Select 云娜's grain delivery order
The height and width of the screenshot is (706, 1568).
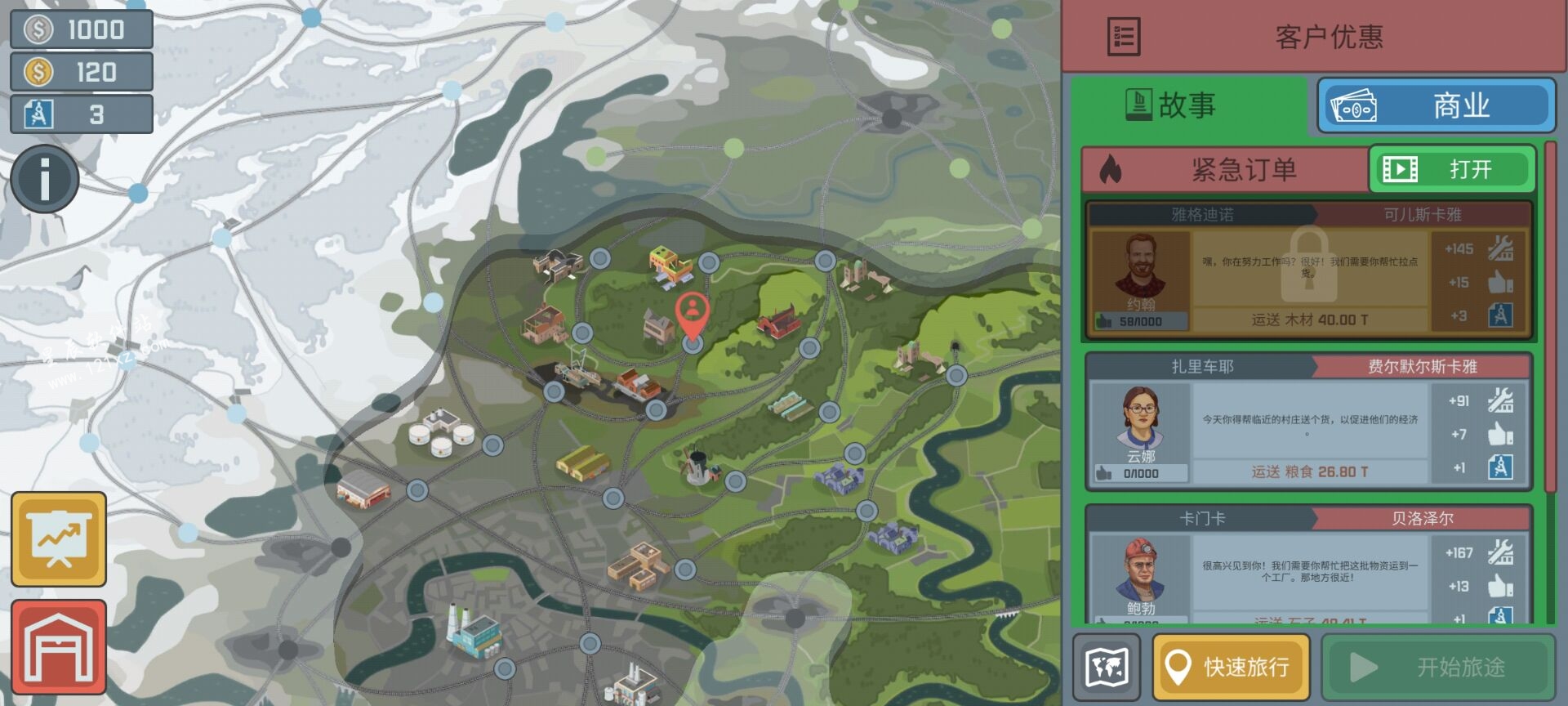(x=1308, y=423)
